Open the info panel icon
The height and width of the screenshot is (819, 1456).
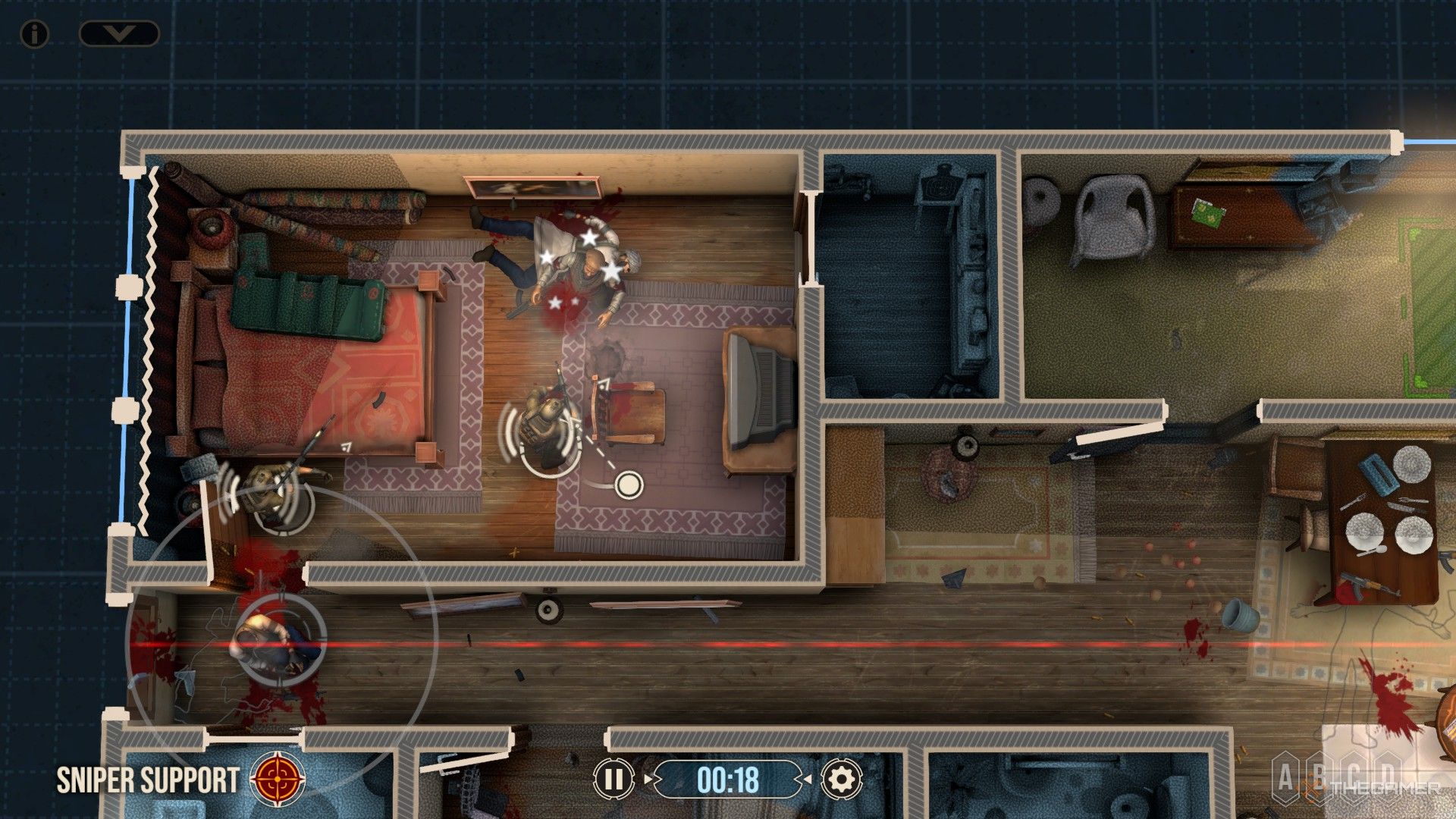point(34,33)
